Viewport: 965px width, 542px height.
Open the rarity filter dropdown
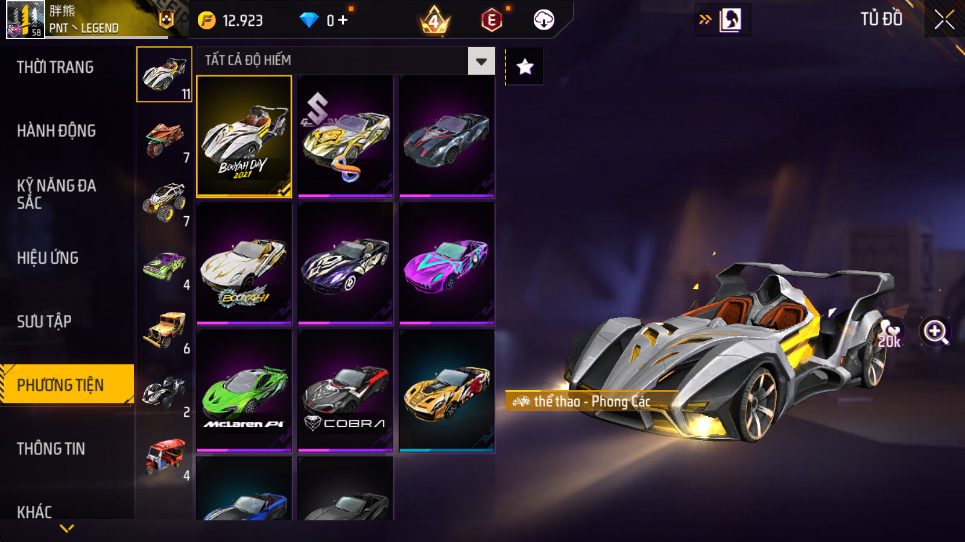pyautogui.click(x=482, y=61)
